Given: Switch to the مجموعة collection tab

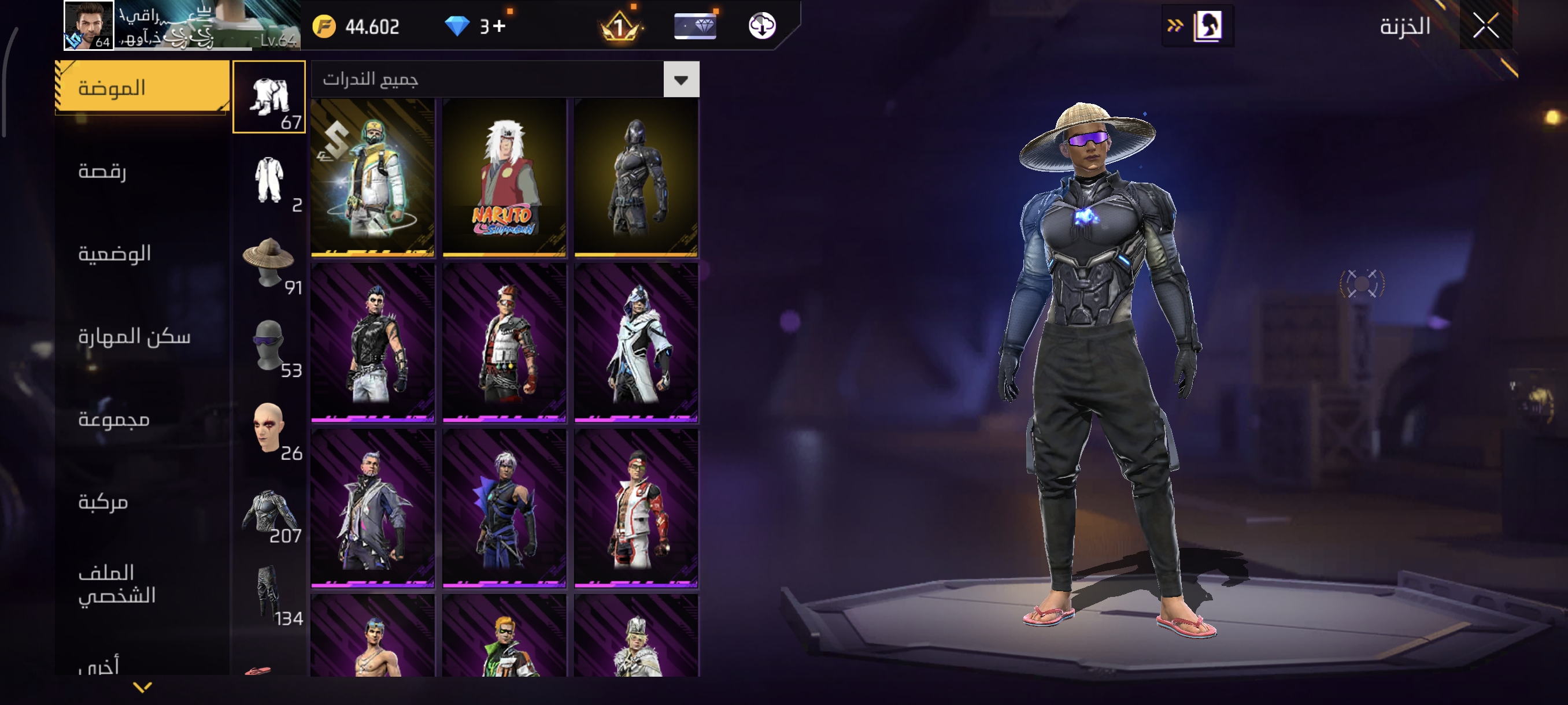Looking at the screenshot, I should pyautogui.click(x=114, y=419).
